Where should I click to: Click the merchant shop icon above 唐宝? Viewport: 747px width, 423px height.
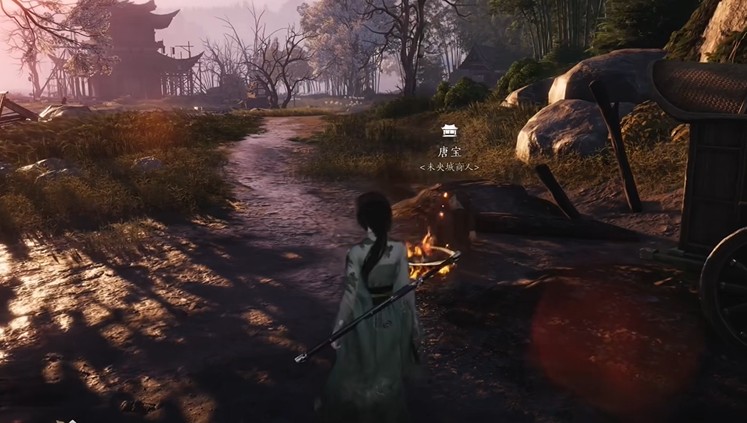[x=449, y=131]
